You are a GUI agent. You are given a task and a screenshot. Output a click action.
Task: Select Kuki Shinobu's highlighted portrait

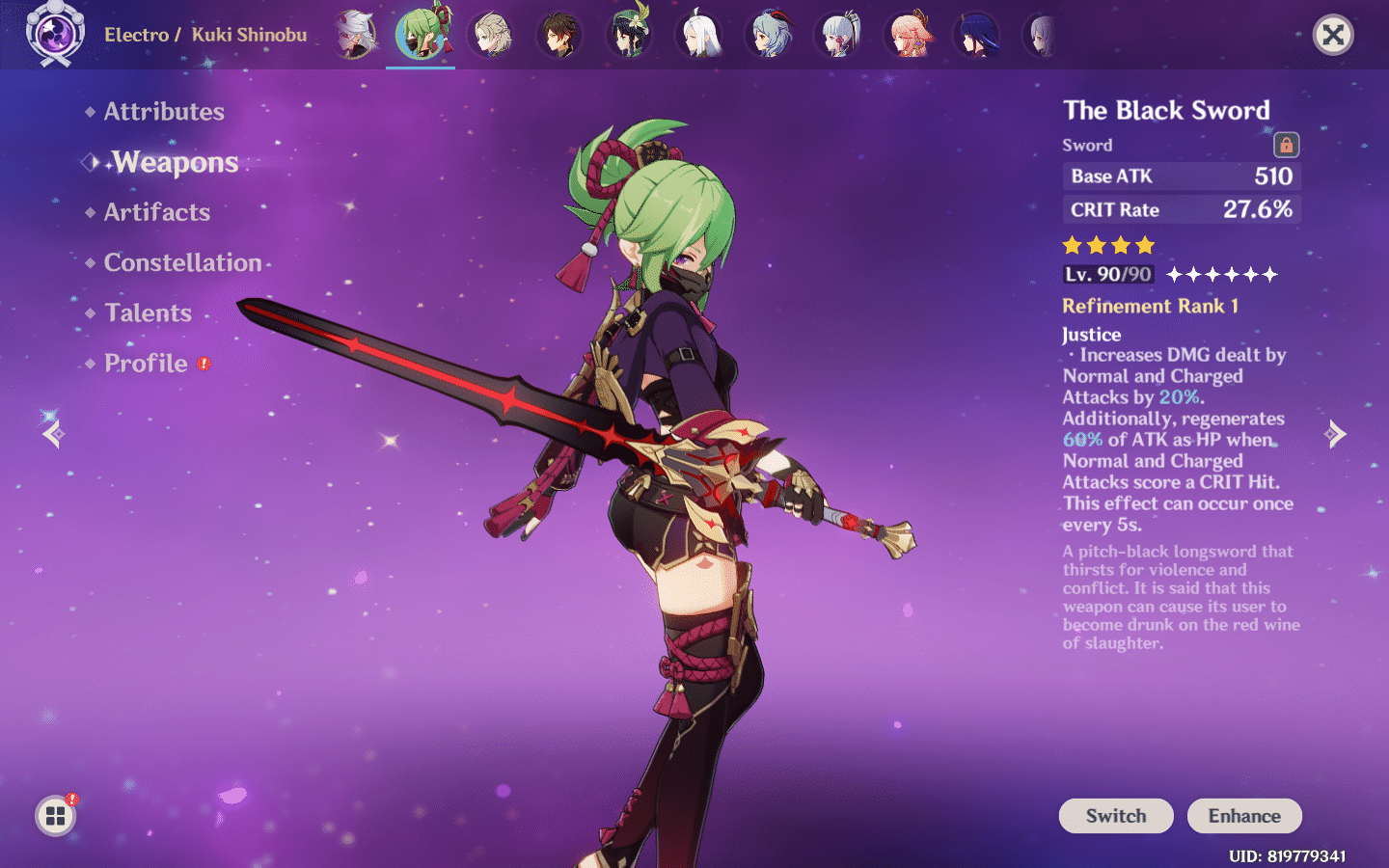click(x=420, y=35)
